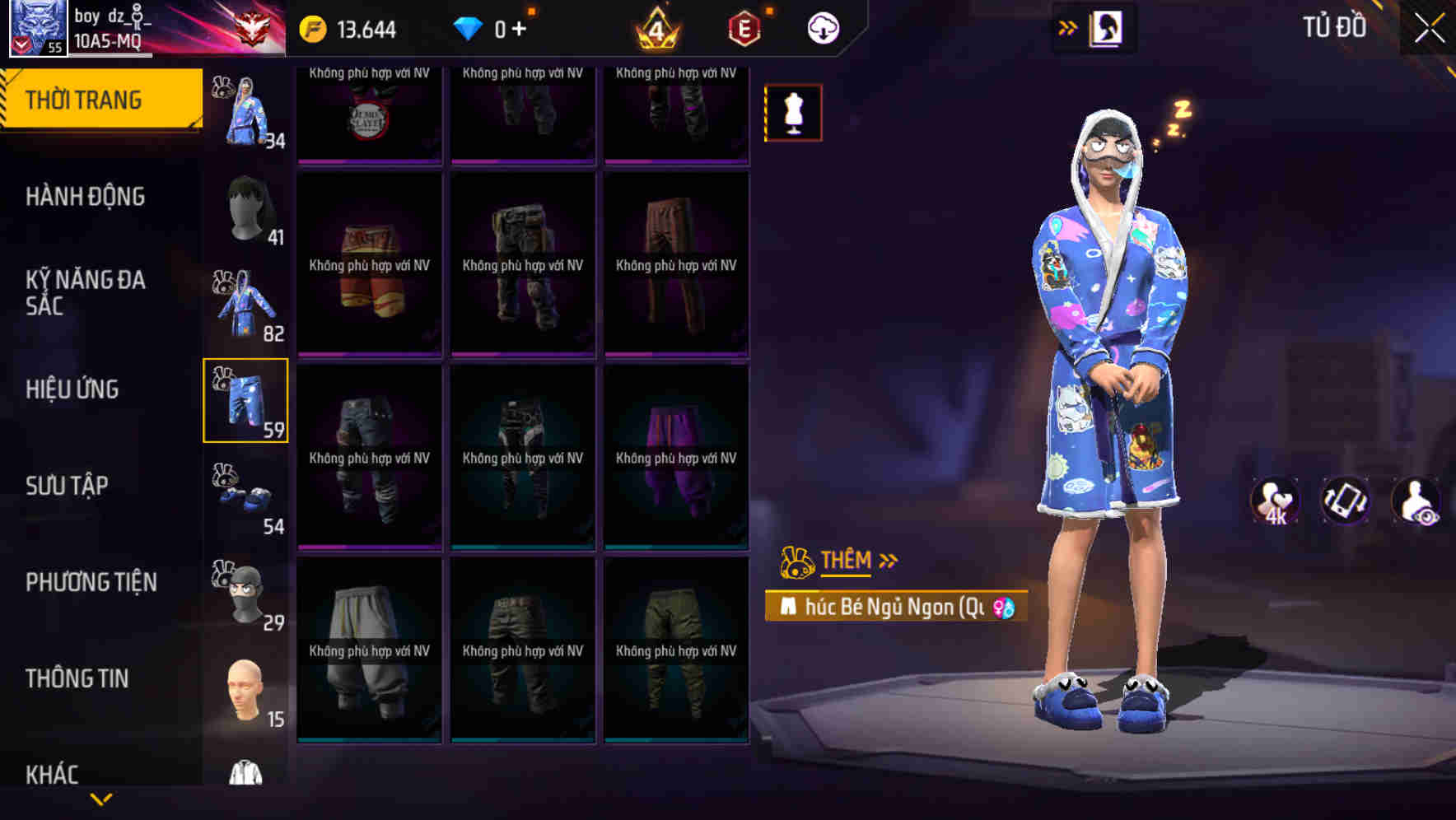Open the red E elite pass icon

pos(739,27)
